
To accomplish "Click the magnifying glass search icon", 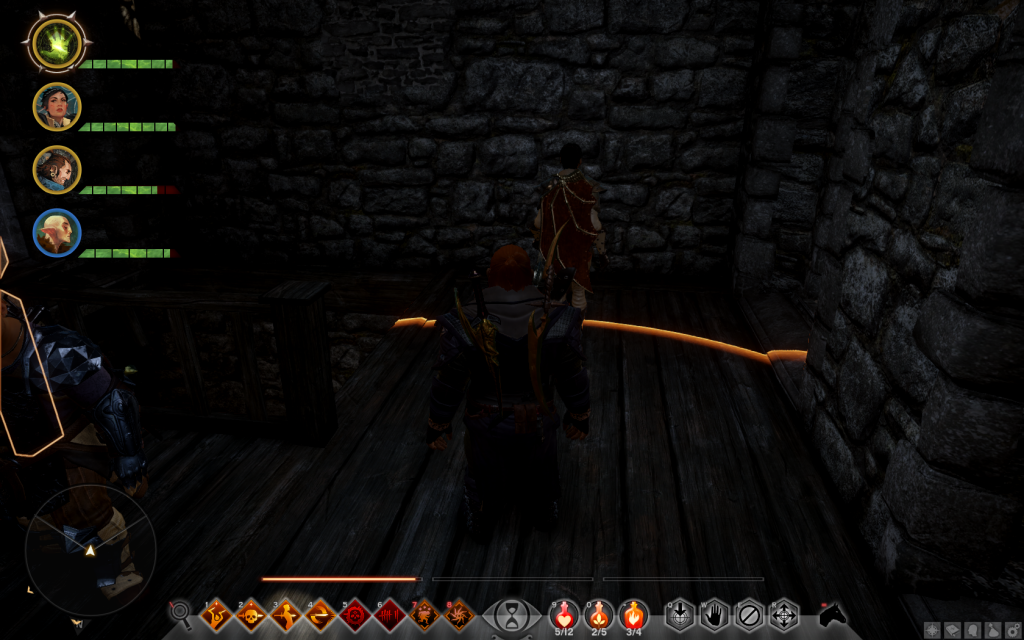I will (x=181, y=612).
